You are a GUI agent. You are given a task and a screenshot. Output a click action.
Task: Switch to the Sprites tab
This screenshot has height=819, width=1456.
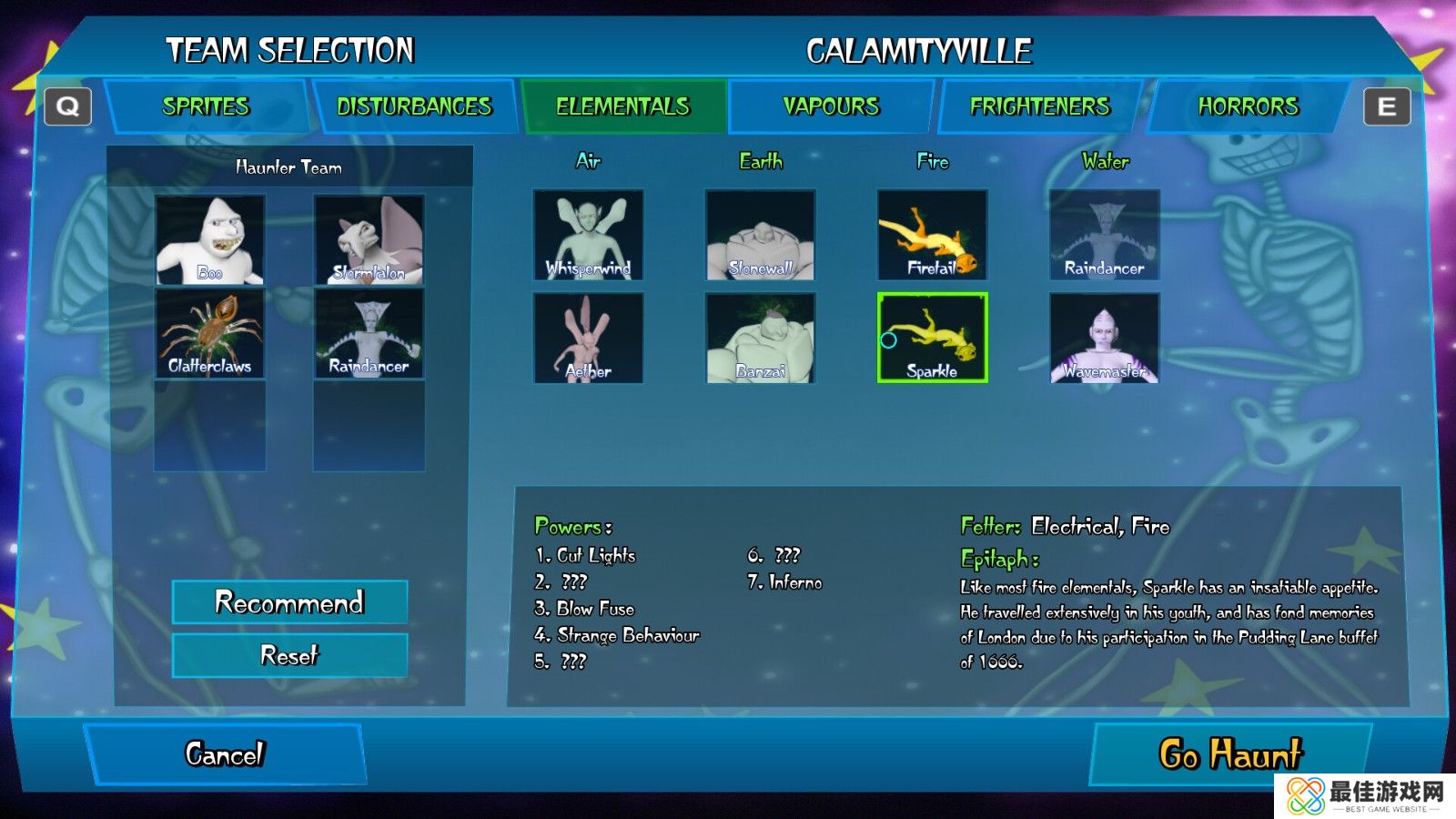(206, 106)
